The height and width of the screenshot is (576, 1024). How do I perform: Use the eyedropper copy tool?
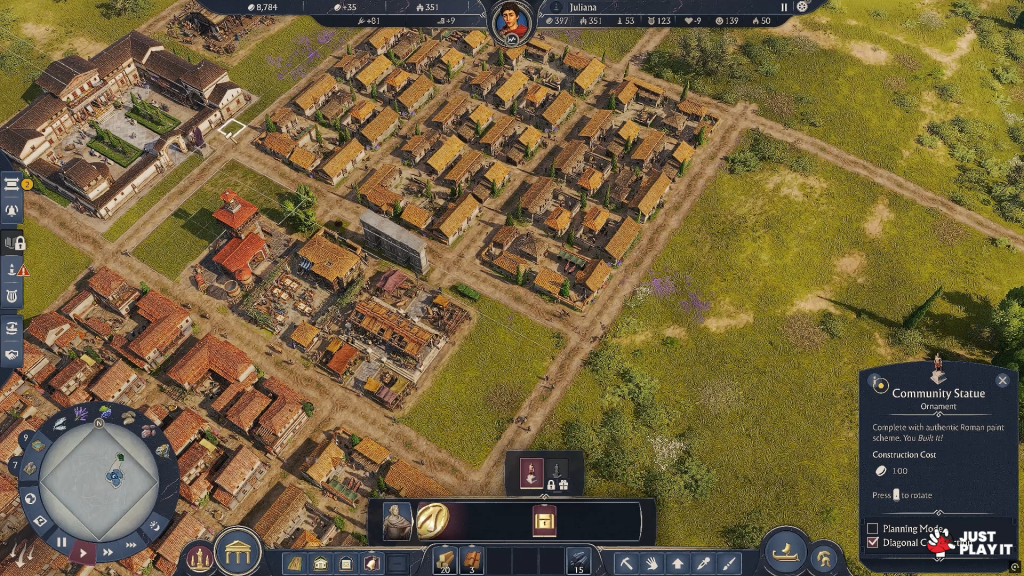(704, 563)
